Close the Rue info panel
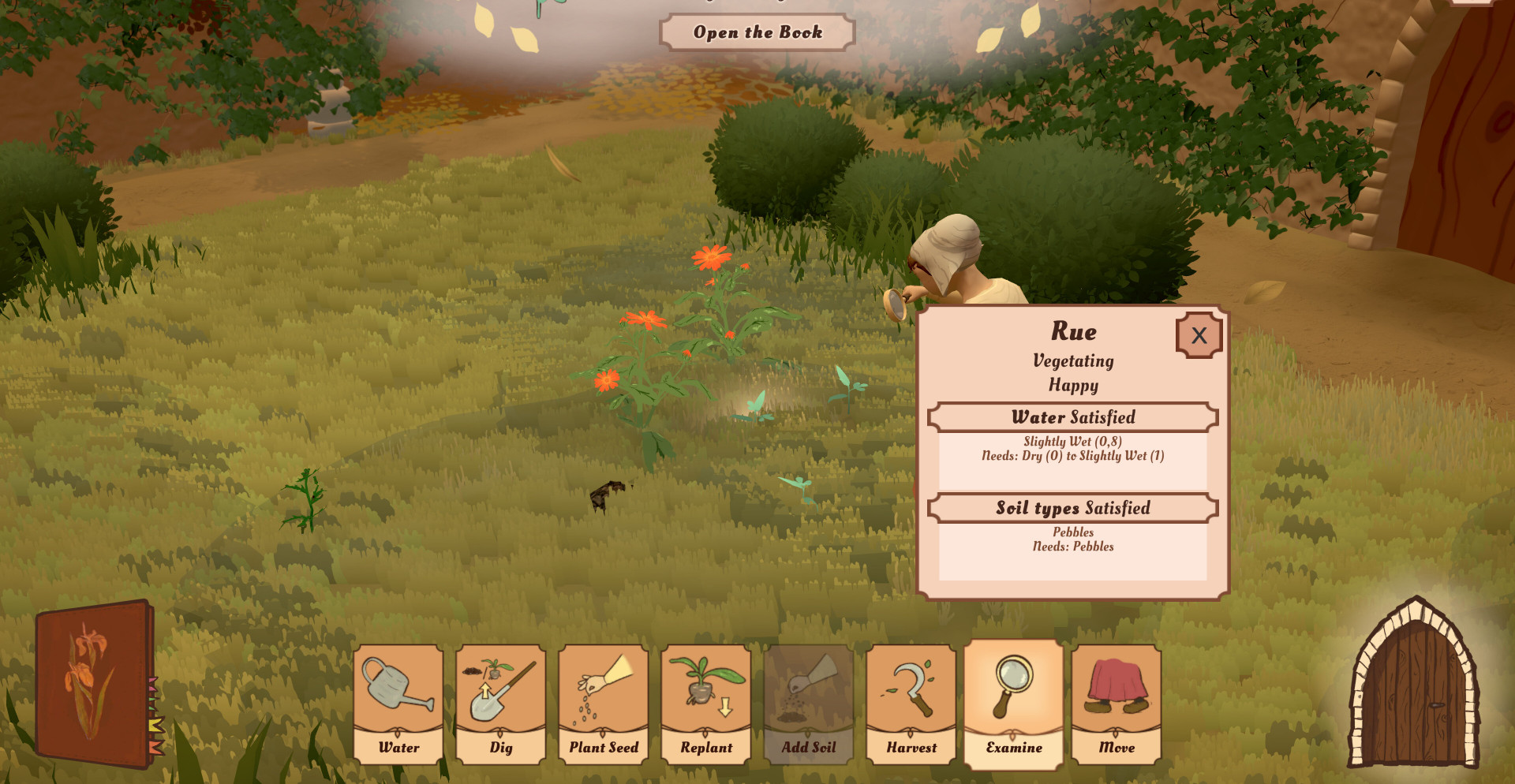 [x=1199, y=335]
